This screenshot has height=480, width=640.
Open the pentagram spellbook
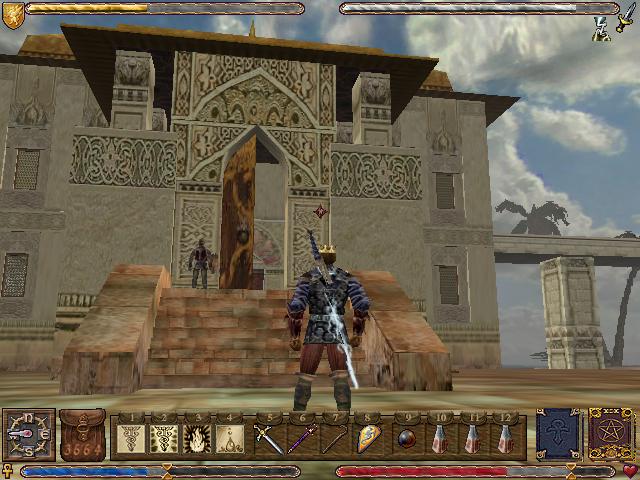pos(607,435)
